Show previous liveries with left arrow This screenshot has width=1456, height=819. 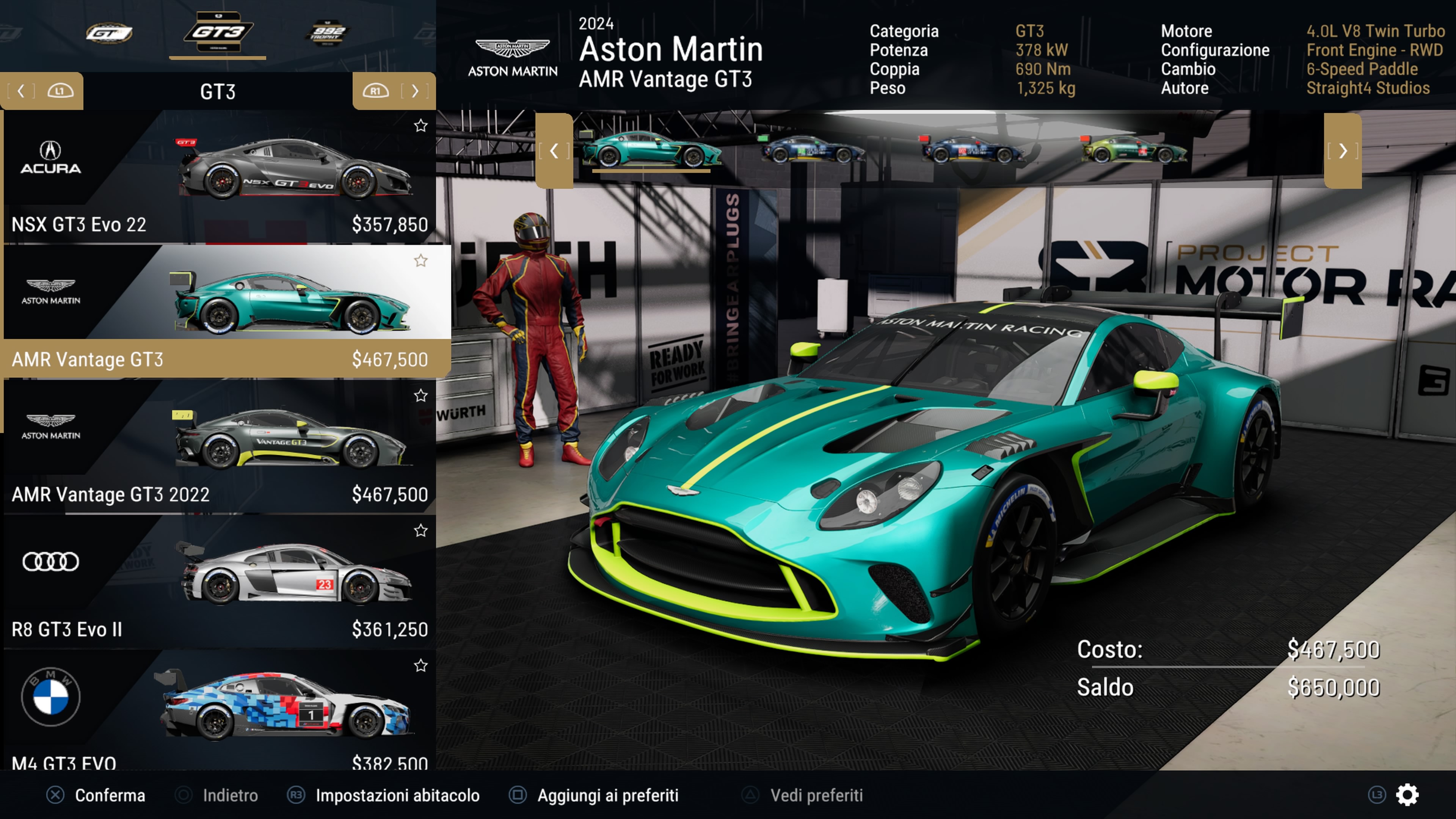pos(554,151)
